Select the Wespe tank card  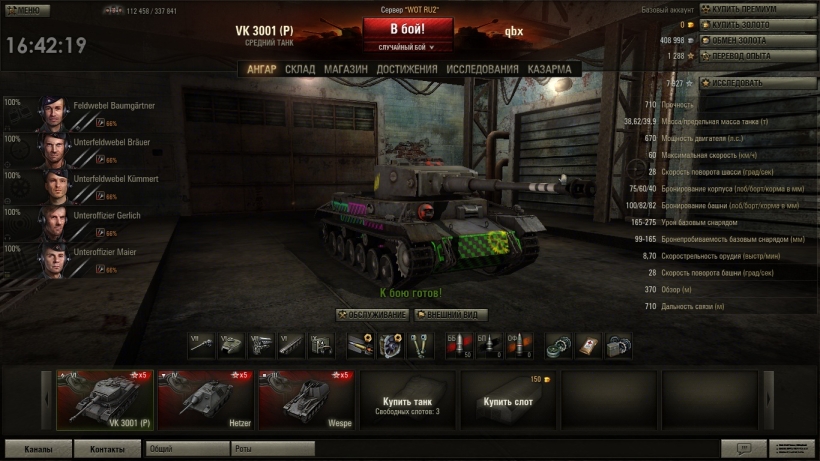pos(305,400)
